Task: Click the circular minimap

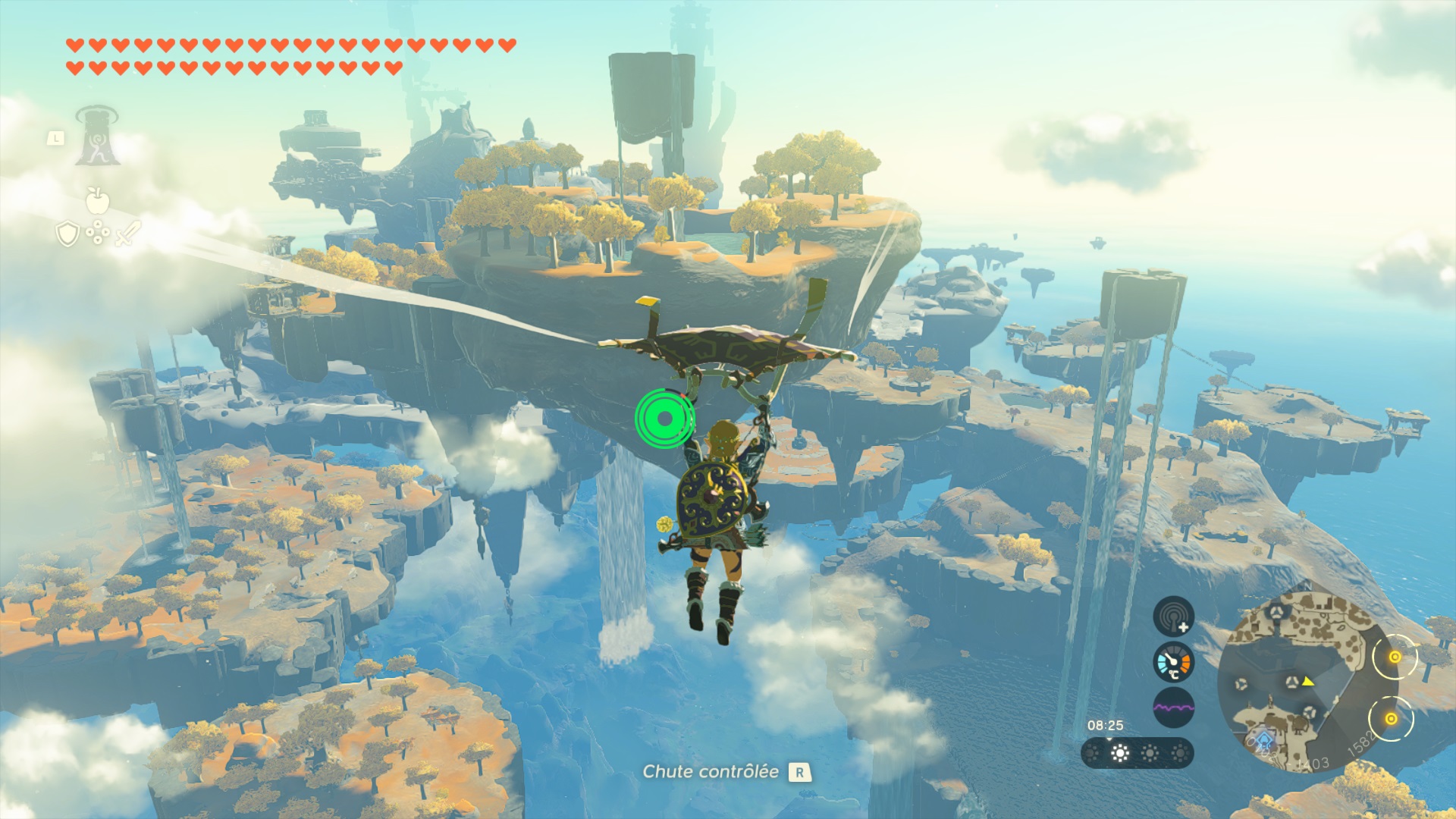Action: click(x=1295, y=682)
